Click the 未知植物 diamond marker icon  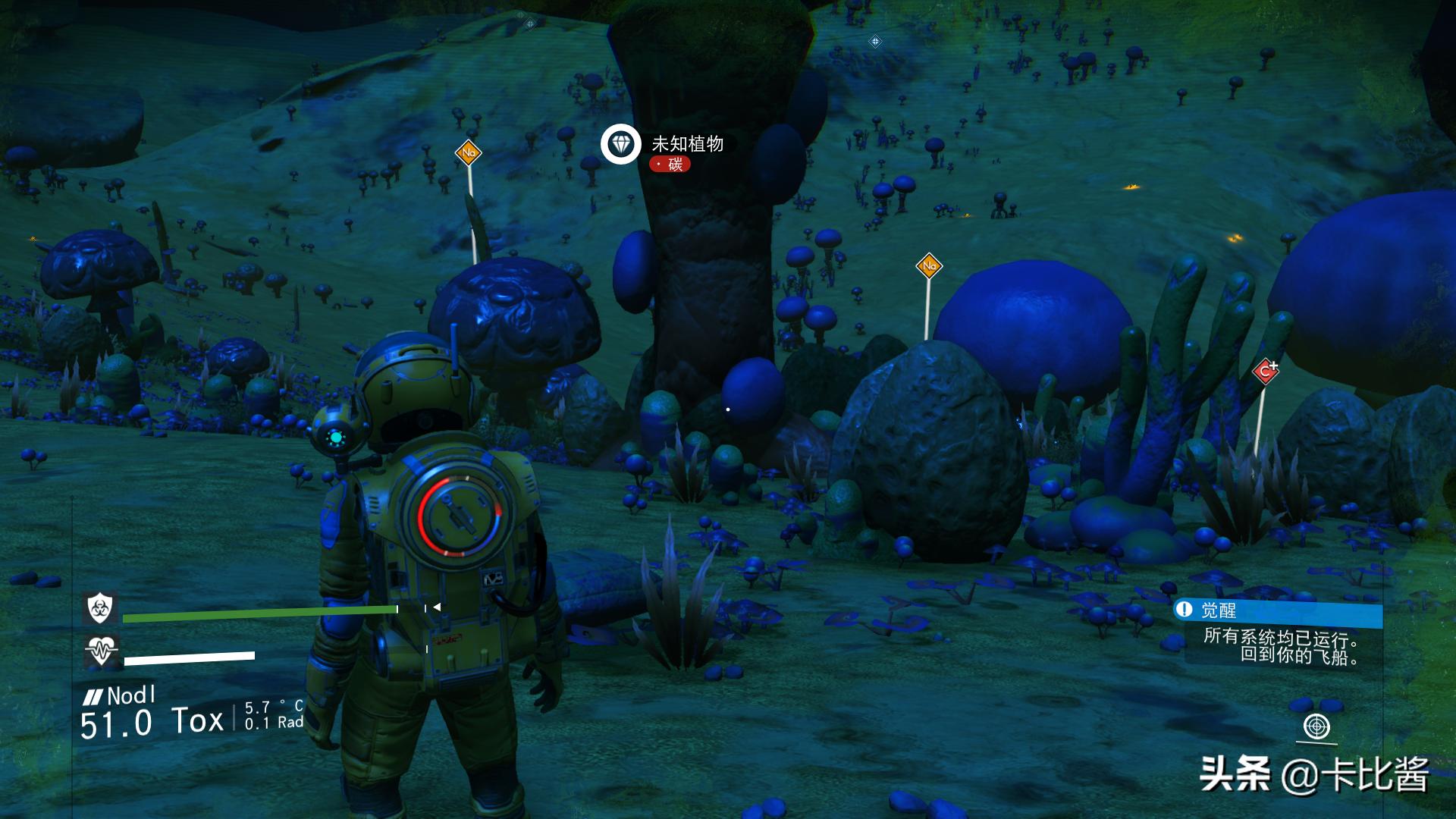coord(621,144)
